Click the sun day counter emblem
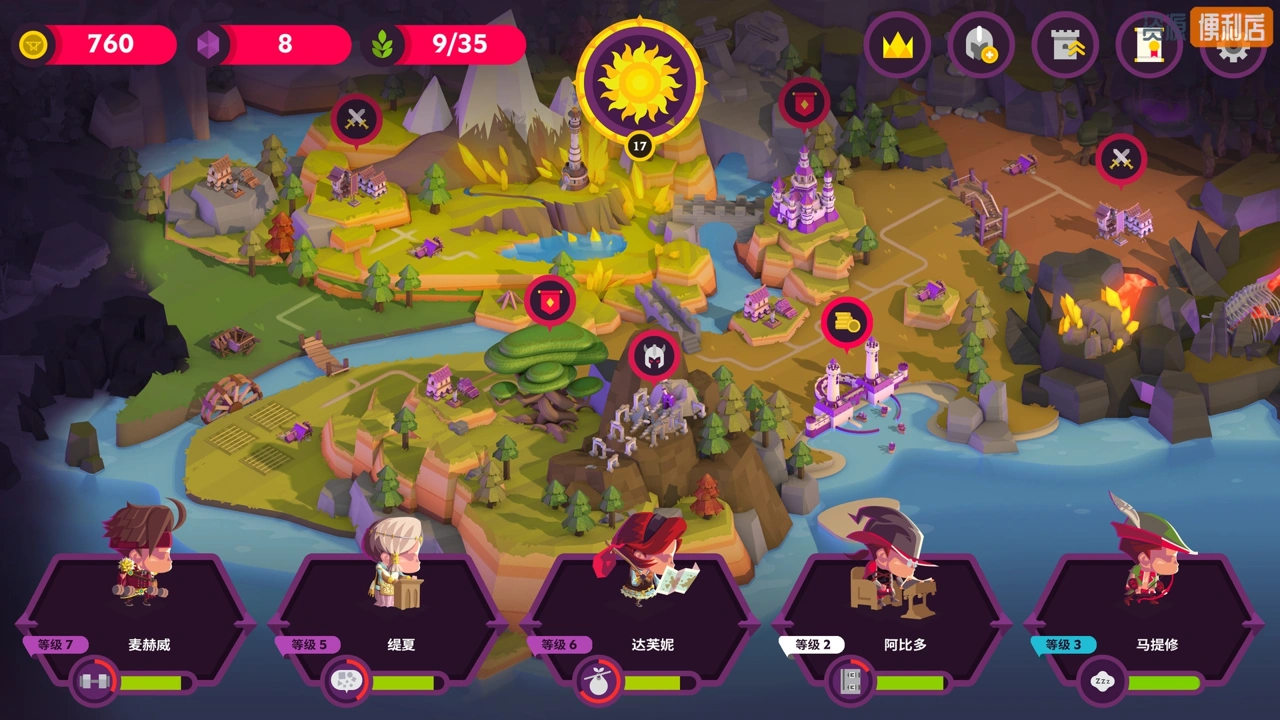The image size is (1280, 720). coord(640,81)
